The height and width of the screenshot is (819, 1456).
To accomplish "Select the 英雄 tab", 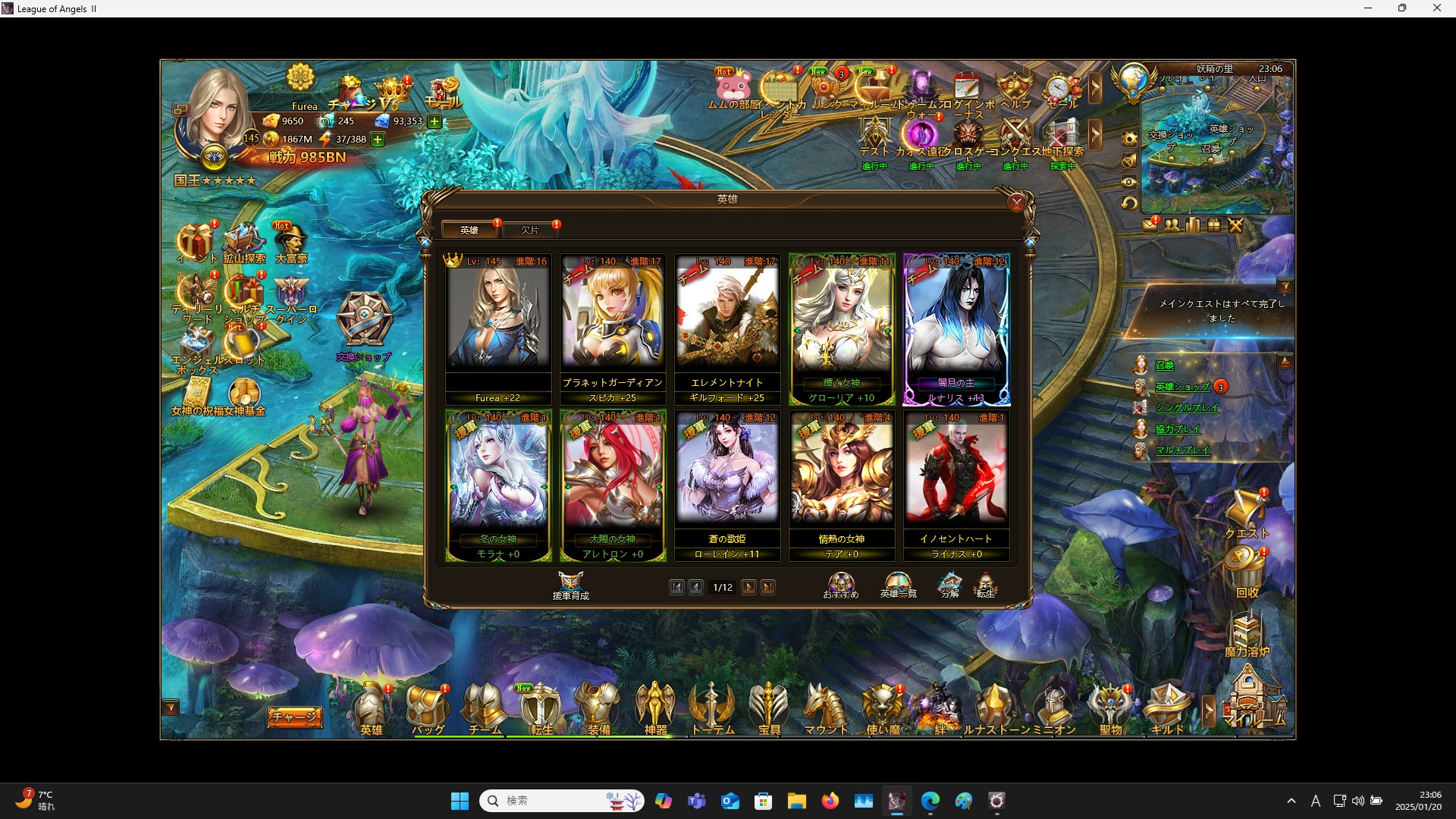I will coord(469,229).
